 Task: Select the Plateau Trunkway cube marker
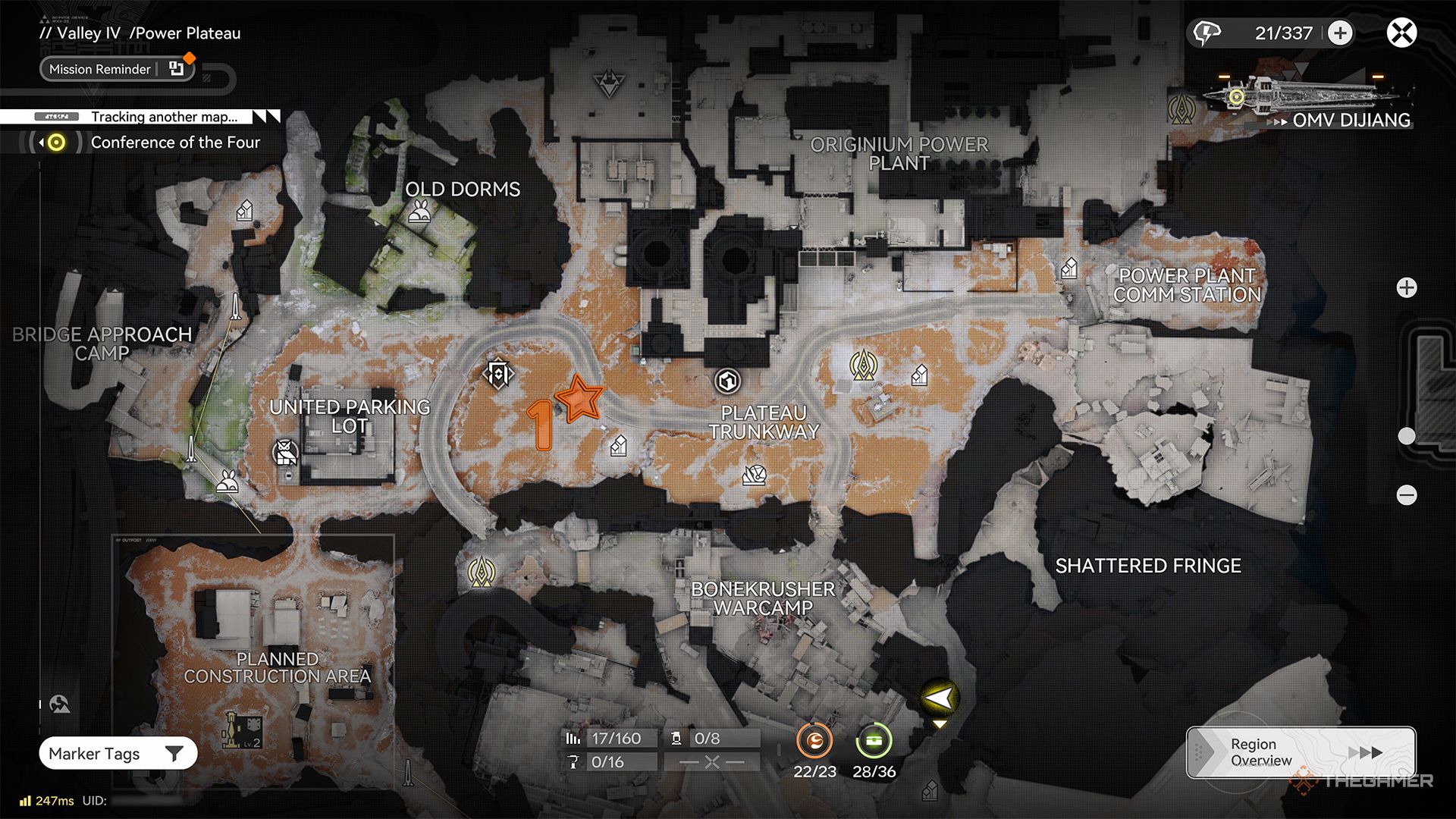click(728, 381)
